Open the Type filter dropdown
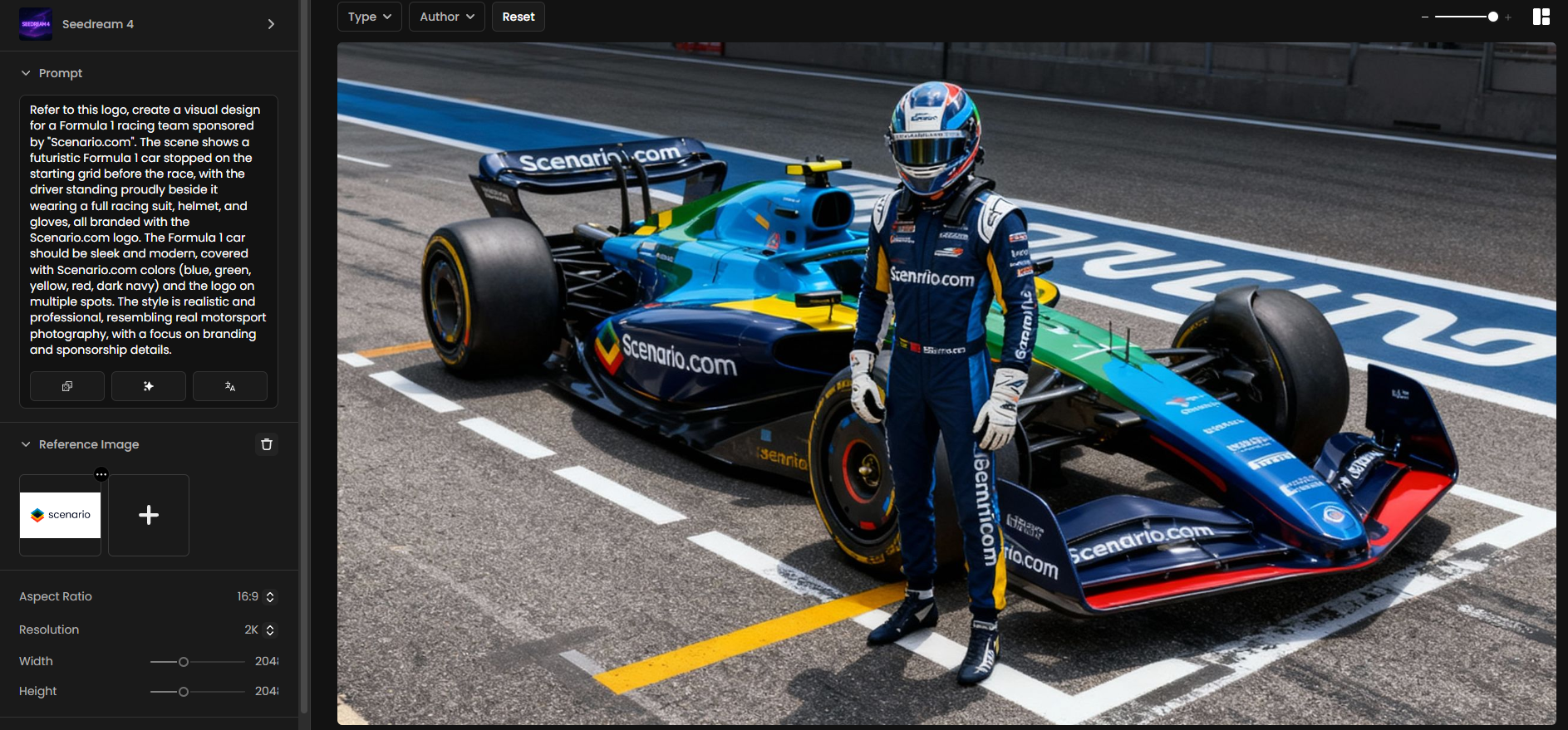Image resolution: width=1568 pixels, height=730 pixels. pyautogui.click(x=370, y=17)
